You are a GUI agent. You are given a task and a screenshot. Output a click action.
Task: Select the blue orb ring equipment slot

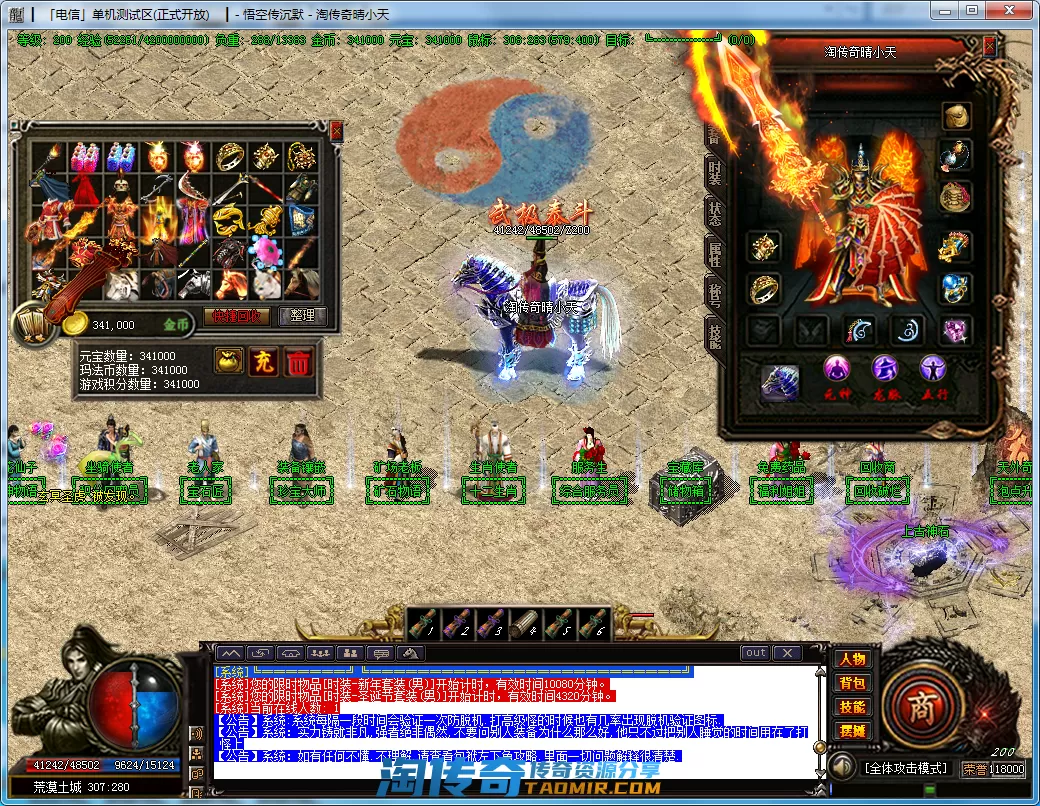click(x=955, y=289)
